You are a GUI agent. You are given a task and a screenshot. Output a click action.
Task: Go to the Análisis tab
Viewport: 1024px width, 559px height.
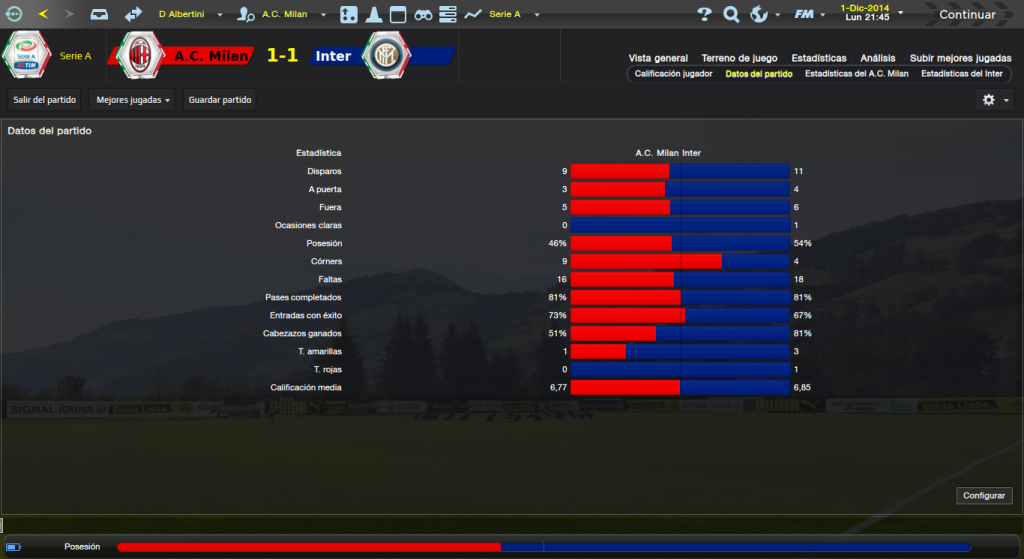pyautogui.click(x=877, y=58)
